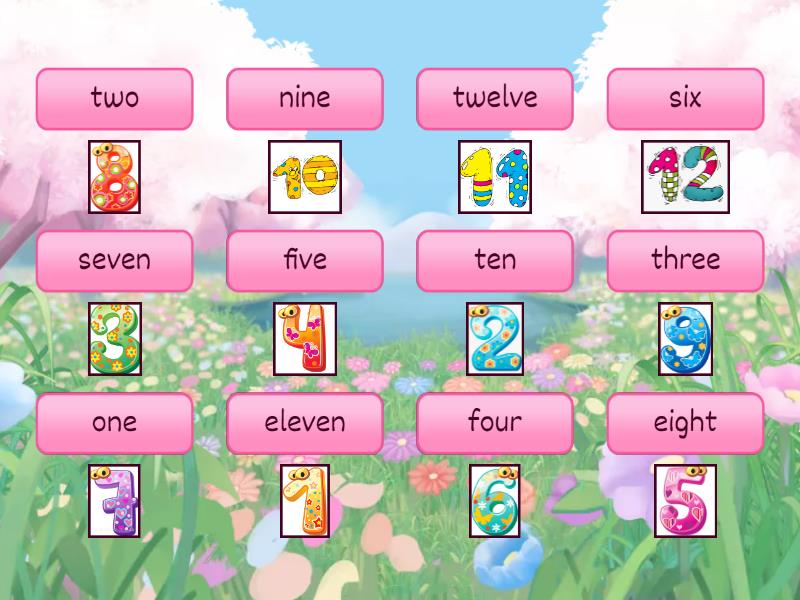Viewport: 800px width, 600px height.
Task: Select the "three" word tile
Action: pos(685,261)
